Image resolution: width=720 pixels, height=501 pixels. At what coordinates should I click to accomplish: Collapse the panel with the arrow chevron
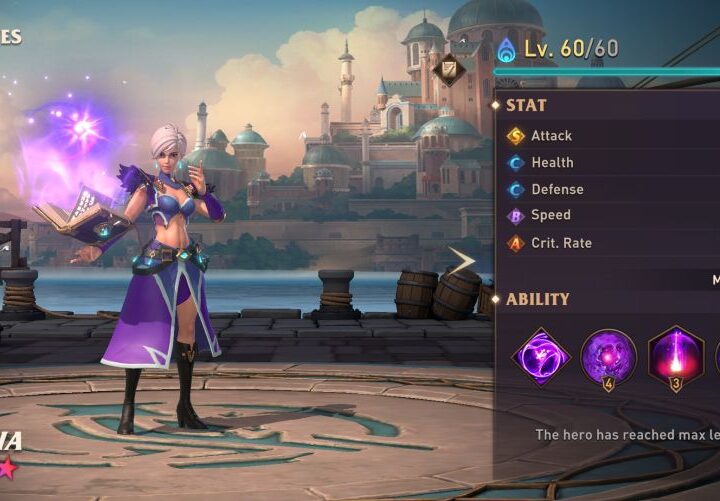[461, 262]
